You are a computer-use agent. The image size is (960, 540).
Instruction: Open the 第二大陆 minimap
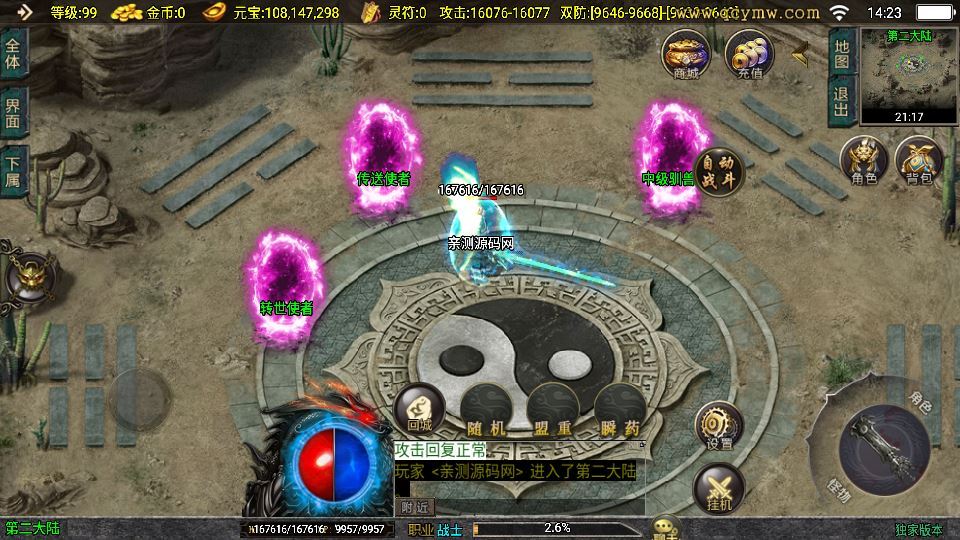click(909, 76)
